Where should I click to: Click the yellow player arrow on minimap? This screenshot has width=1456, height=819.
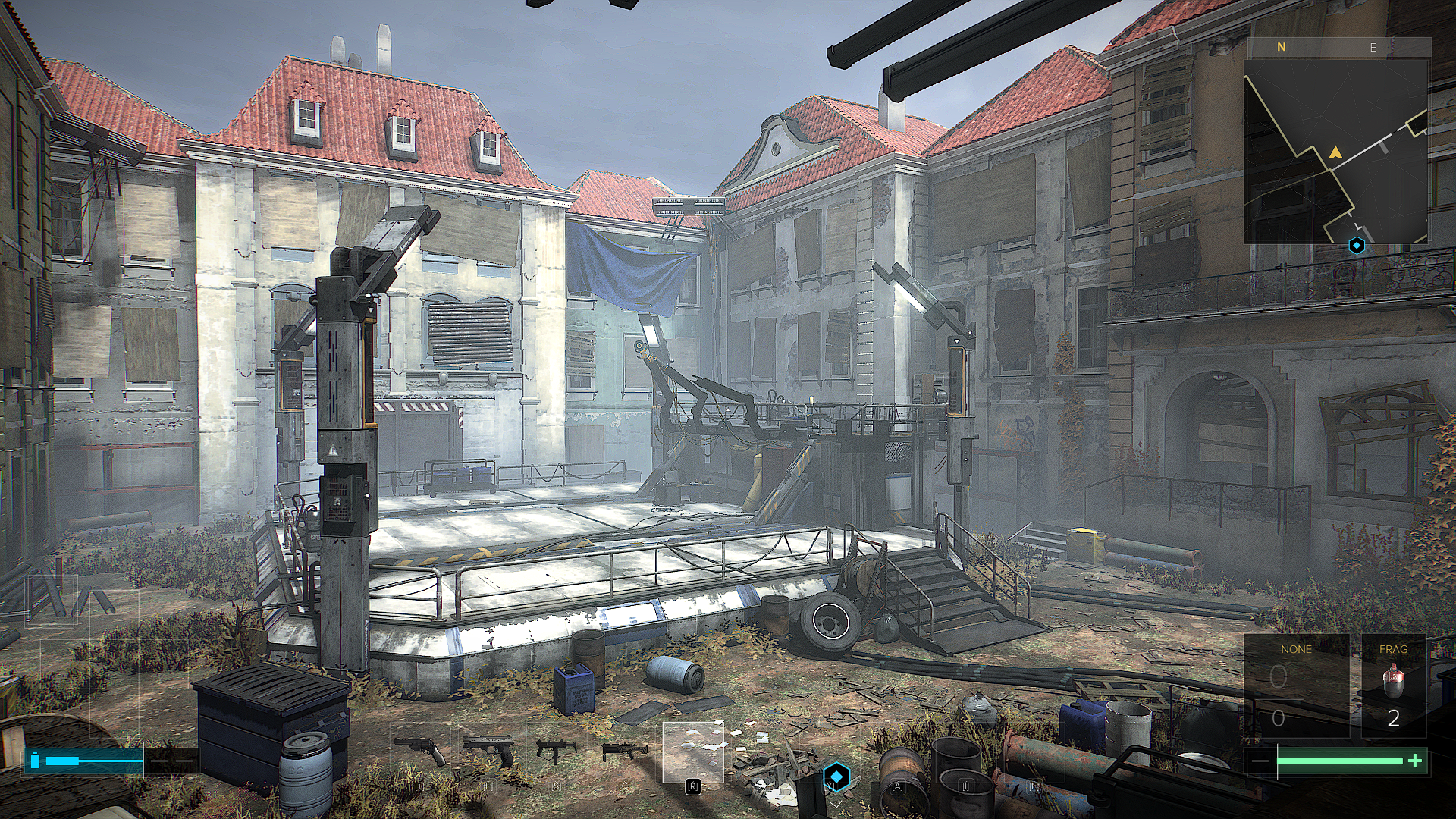[1335, 153]
